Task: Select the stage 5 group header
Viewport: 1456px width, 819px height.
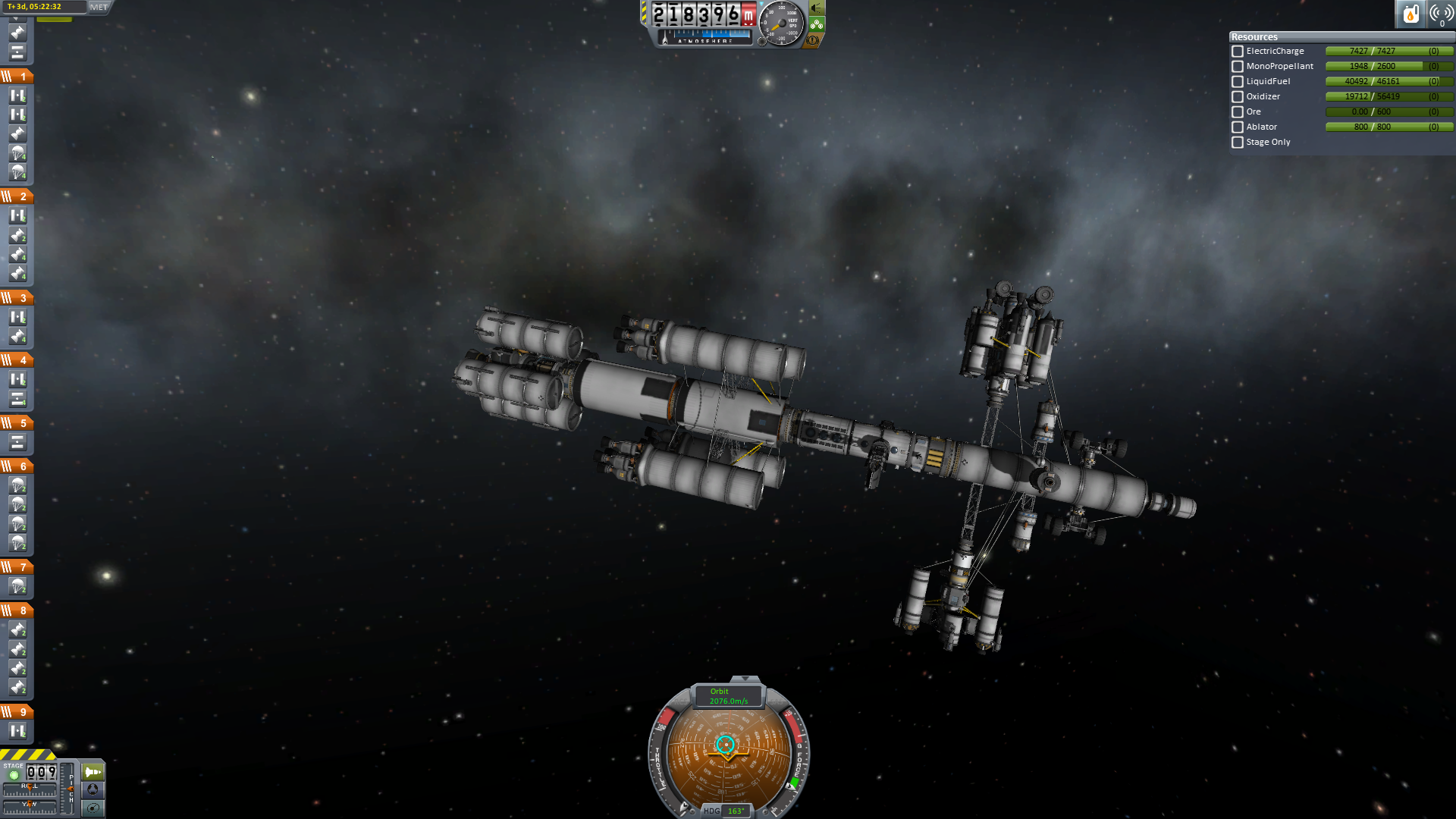Action: coord(17,423)
